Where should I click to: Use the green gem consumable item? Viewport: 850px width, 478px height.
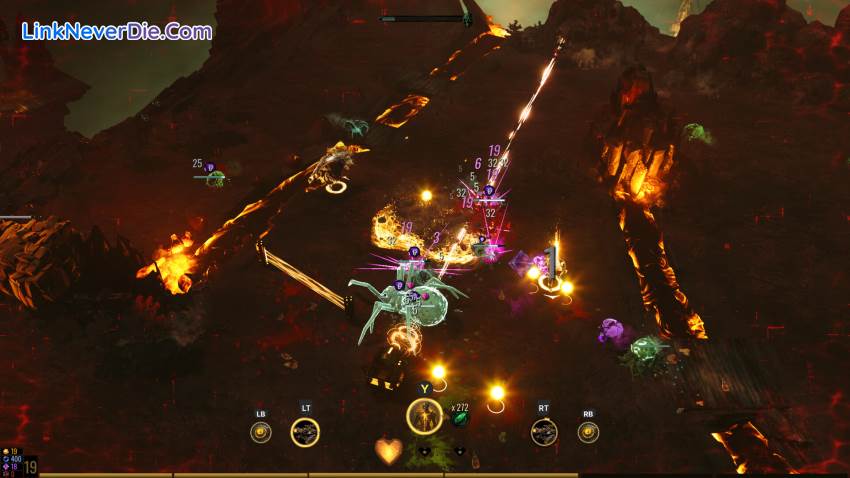click(x=460, y=419)
